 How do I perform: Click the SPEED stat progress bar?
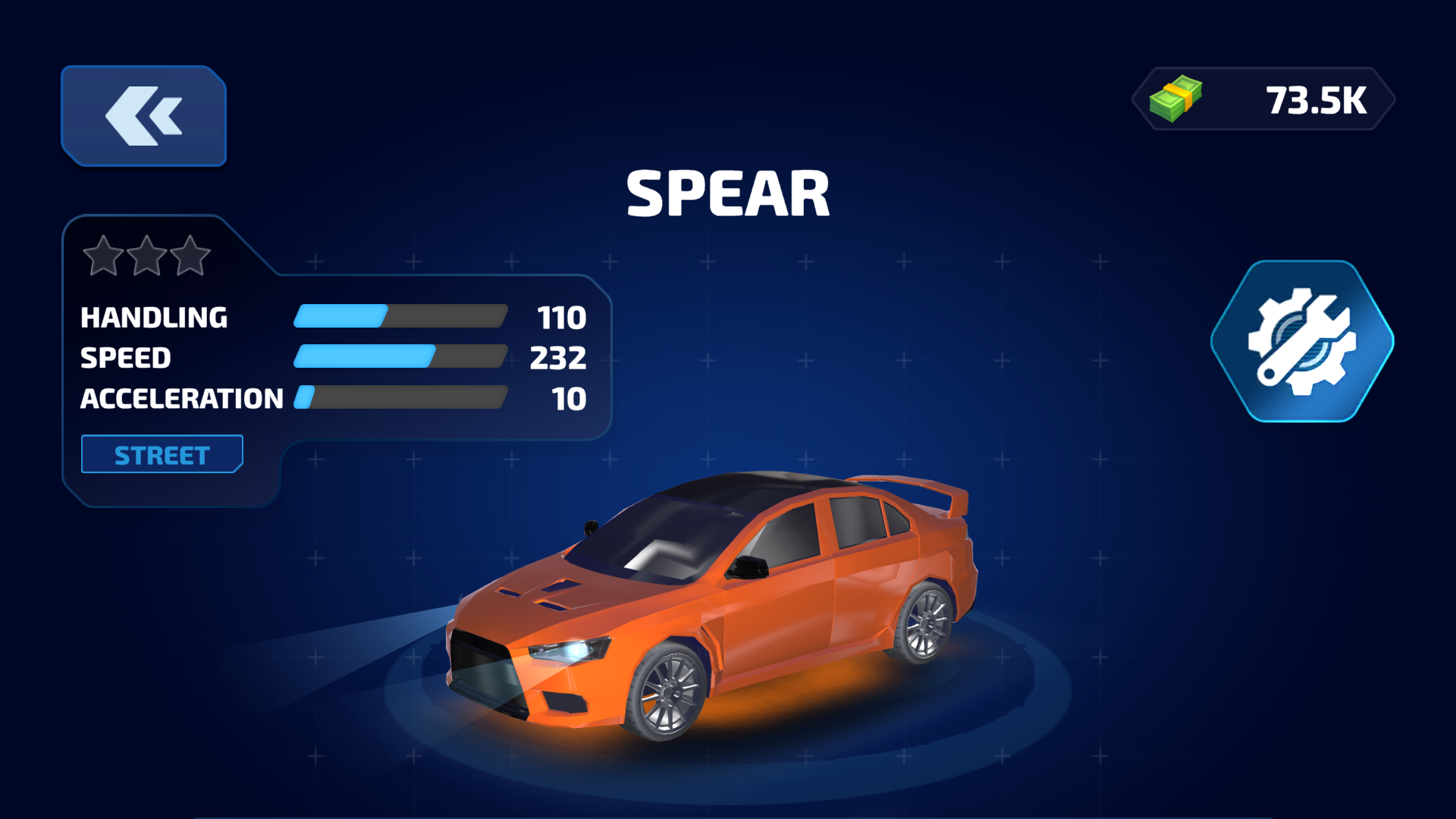click(x=400, y=356)
